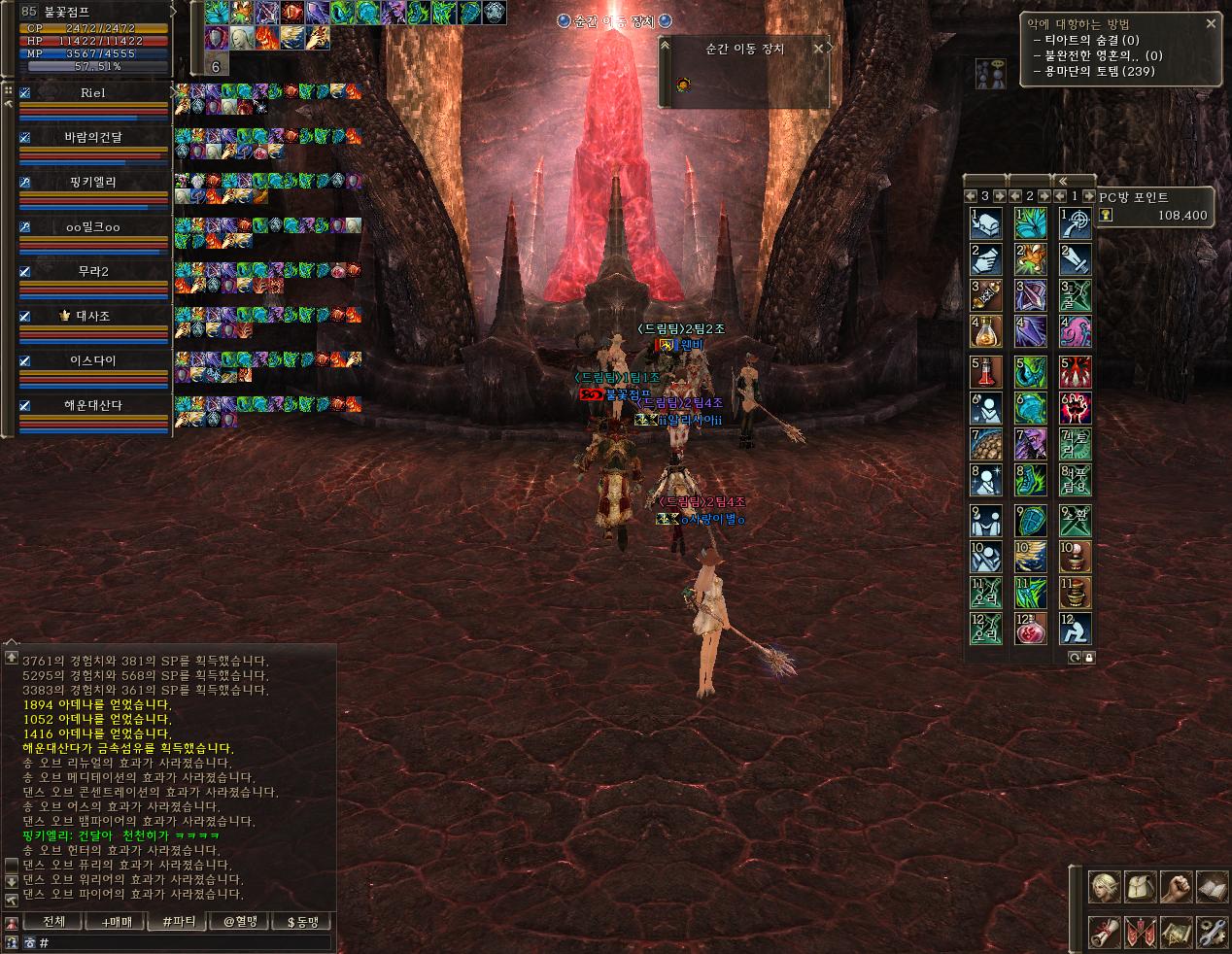
Task: Open the skill book window
Action: click(x=1212, y=887)
